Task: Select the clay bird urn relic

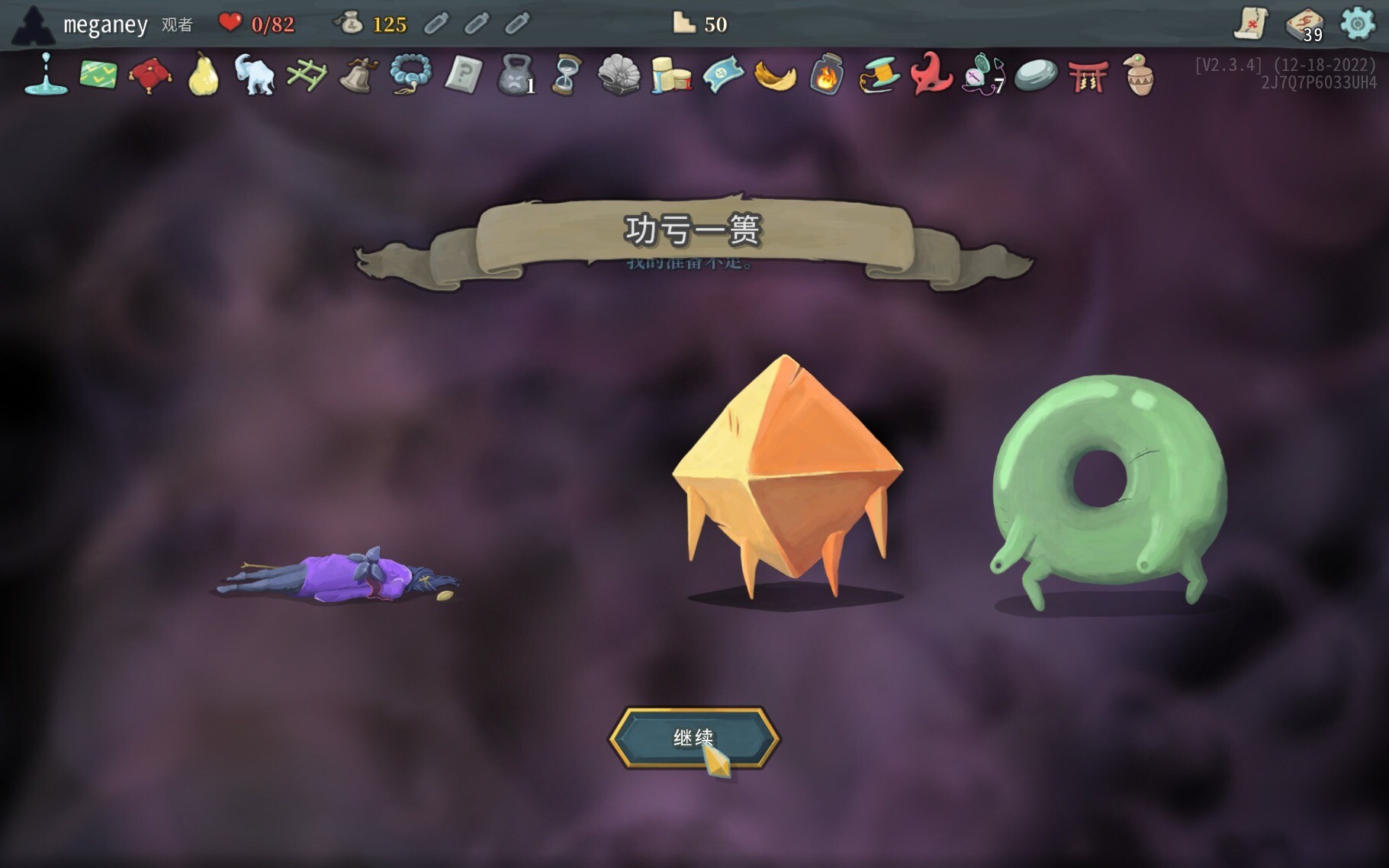Action: click(1139, 76)
